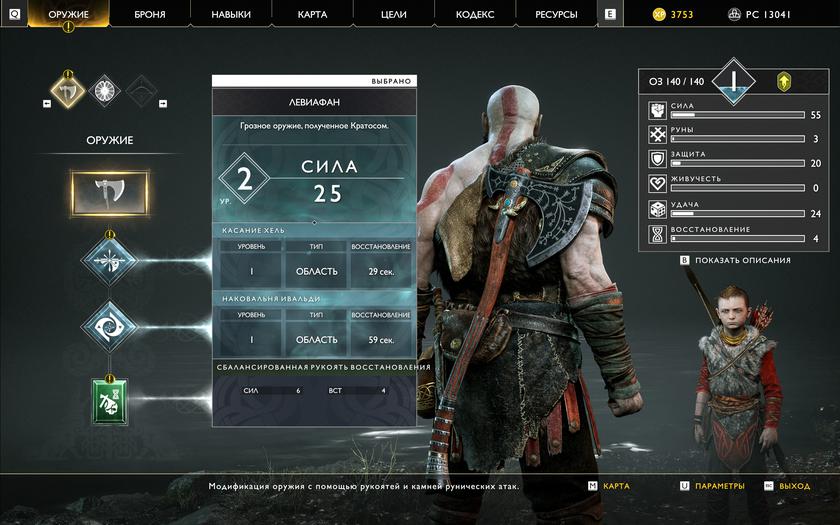Screen dimensions: 840x525
Task: Switch to the Ресурсы tab
Action: click(x=556, y=14)
